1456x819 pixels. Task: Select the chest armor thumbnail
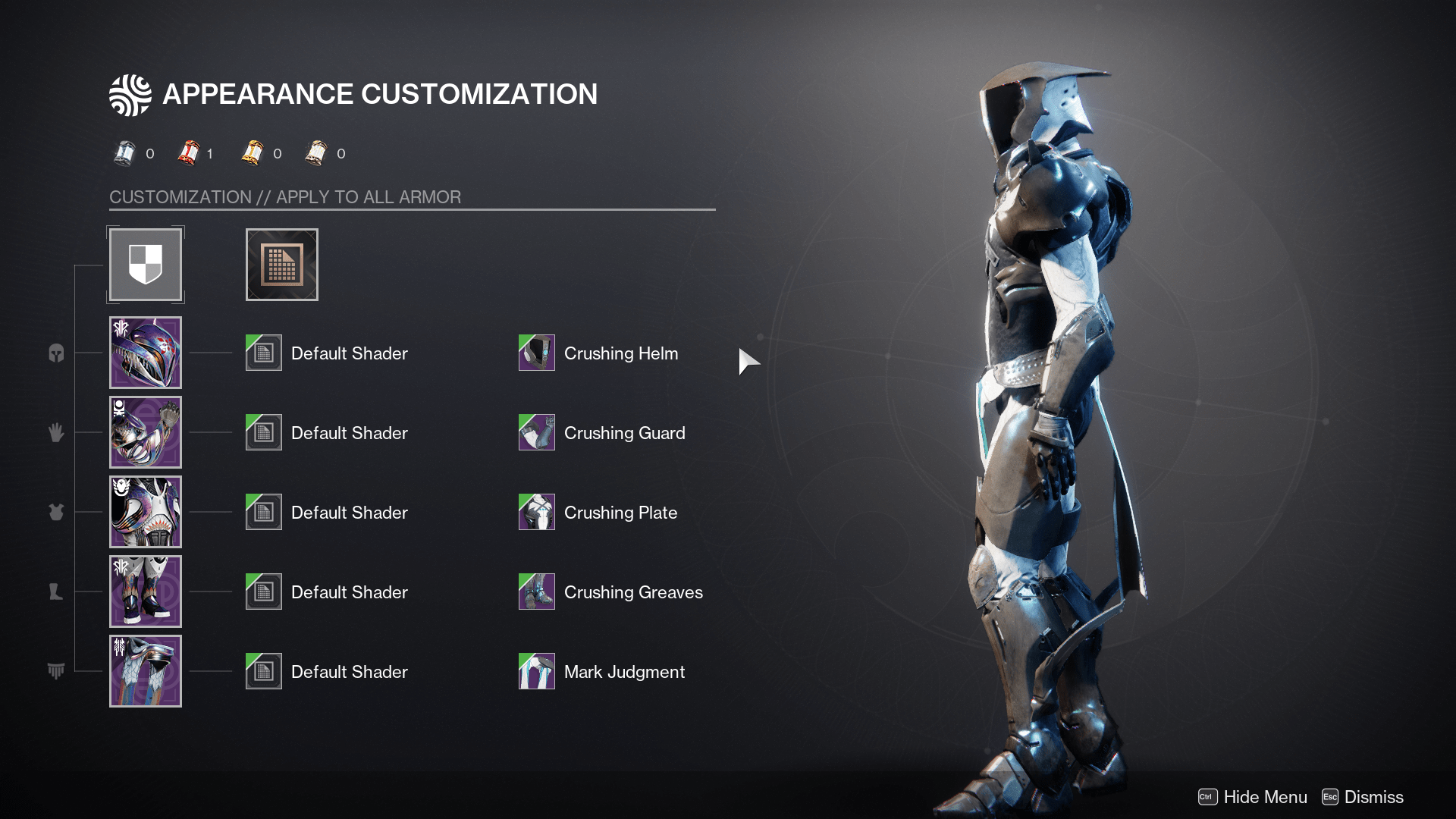coord(146,512)
